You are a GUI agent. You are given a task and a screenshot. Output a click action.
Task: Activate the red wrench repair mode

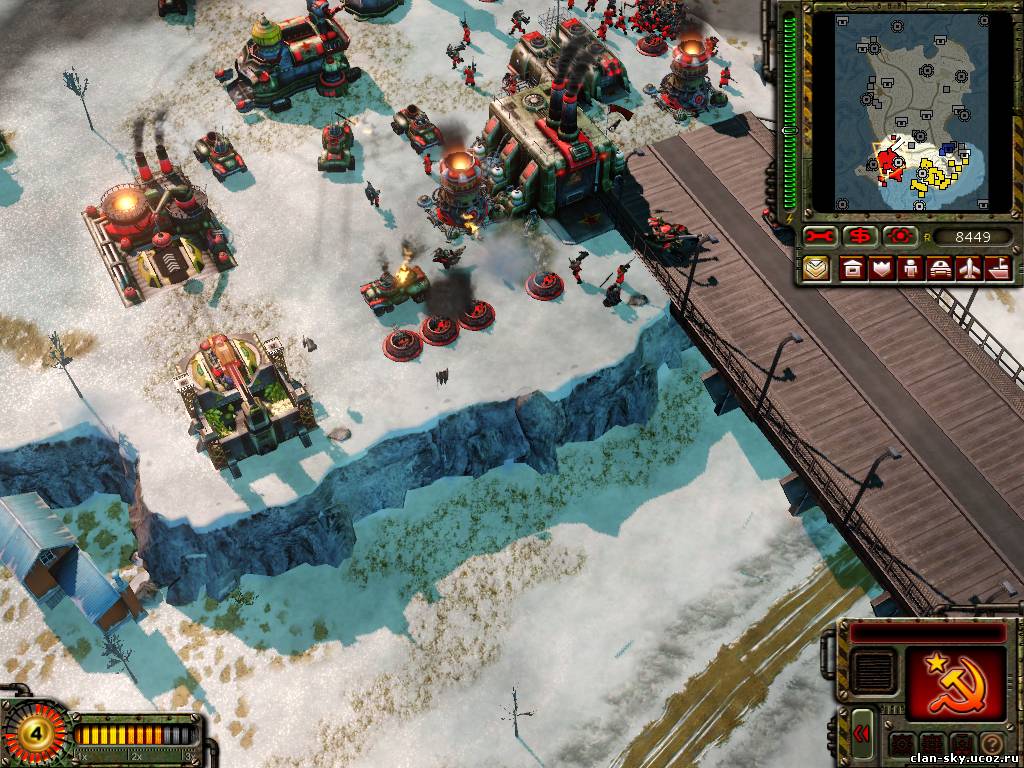click(x=820, y=236)
